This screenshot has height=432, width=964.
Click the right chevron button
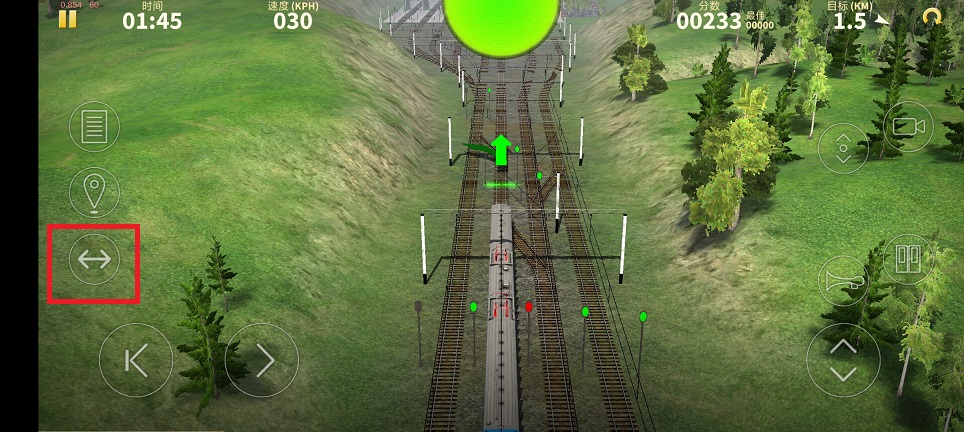(262, 360)
